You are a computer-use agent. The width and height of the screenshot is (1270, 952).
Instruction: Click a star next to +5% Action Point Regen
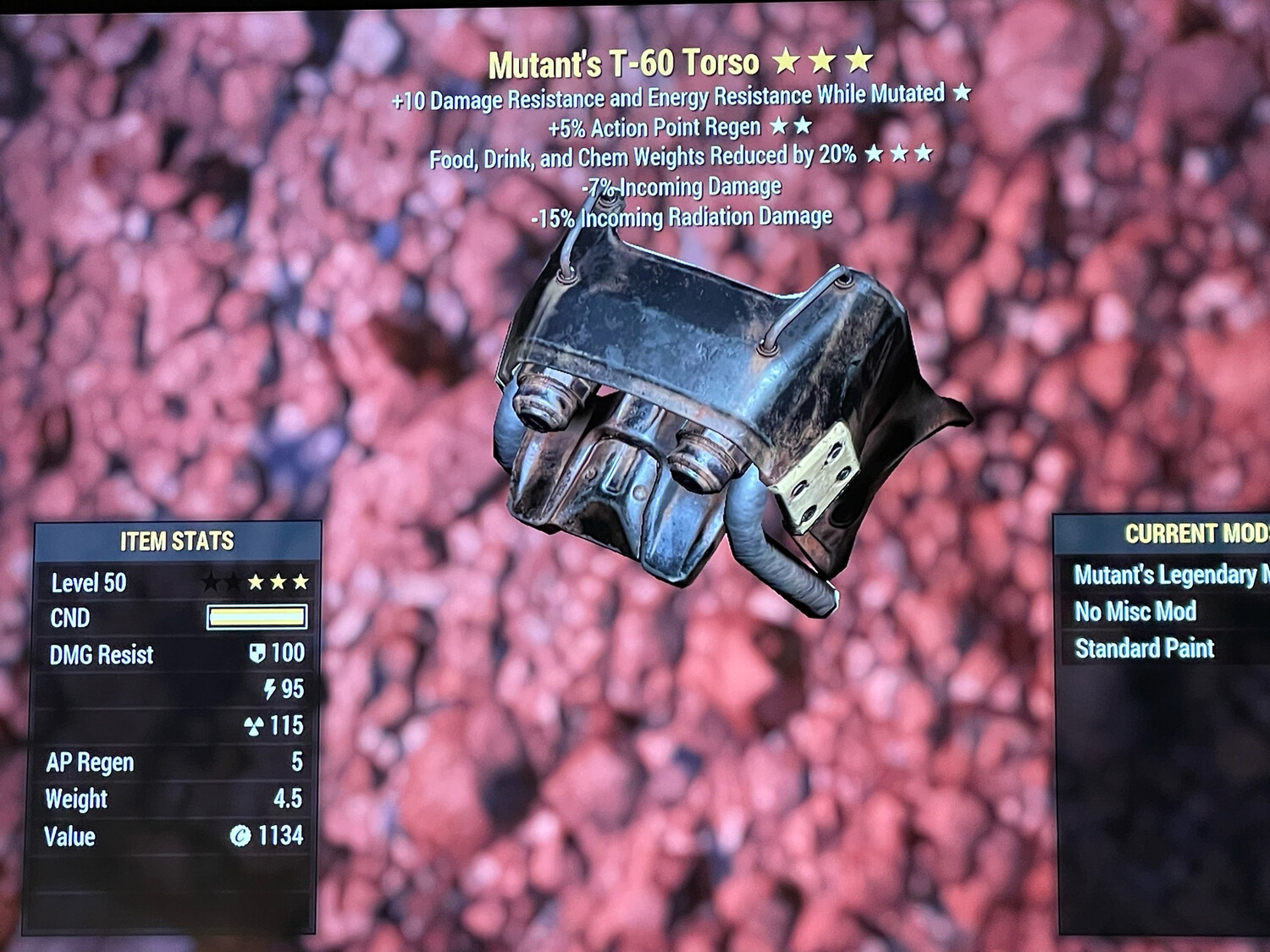coord(777,127)
